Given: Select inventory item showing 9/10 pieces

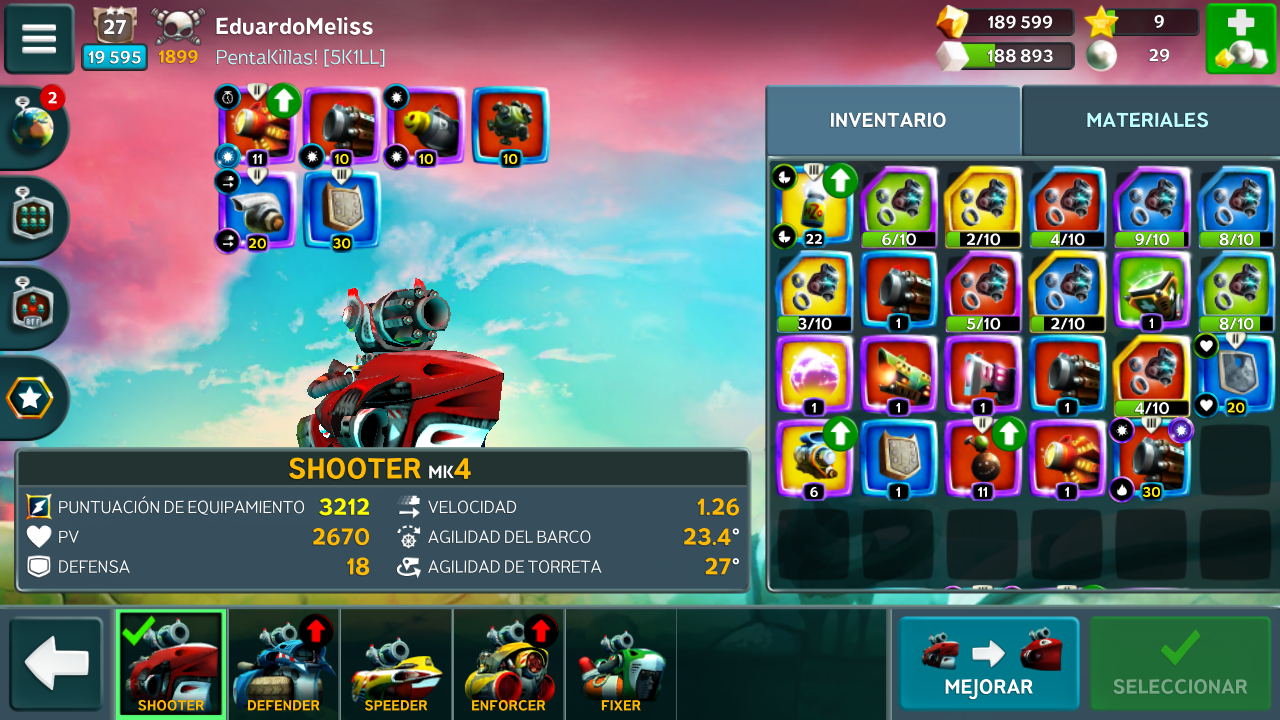Looking at the screenshot, I should [1151, 206].
